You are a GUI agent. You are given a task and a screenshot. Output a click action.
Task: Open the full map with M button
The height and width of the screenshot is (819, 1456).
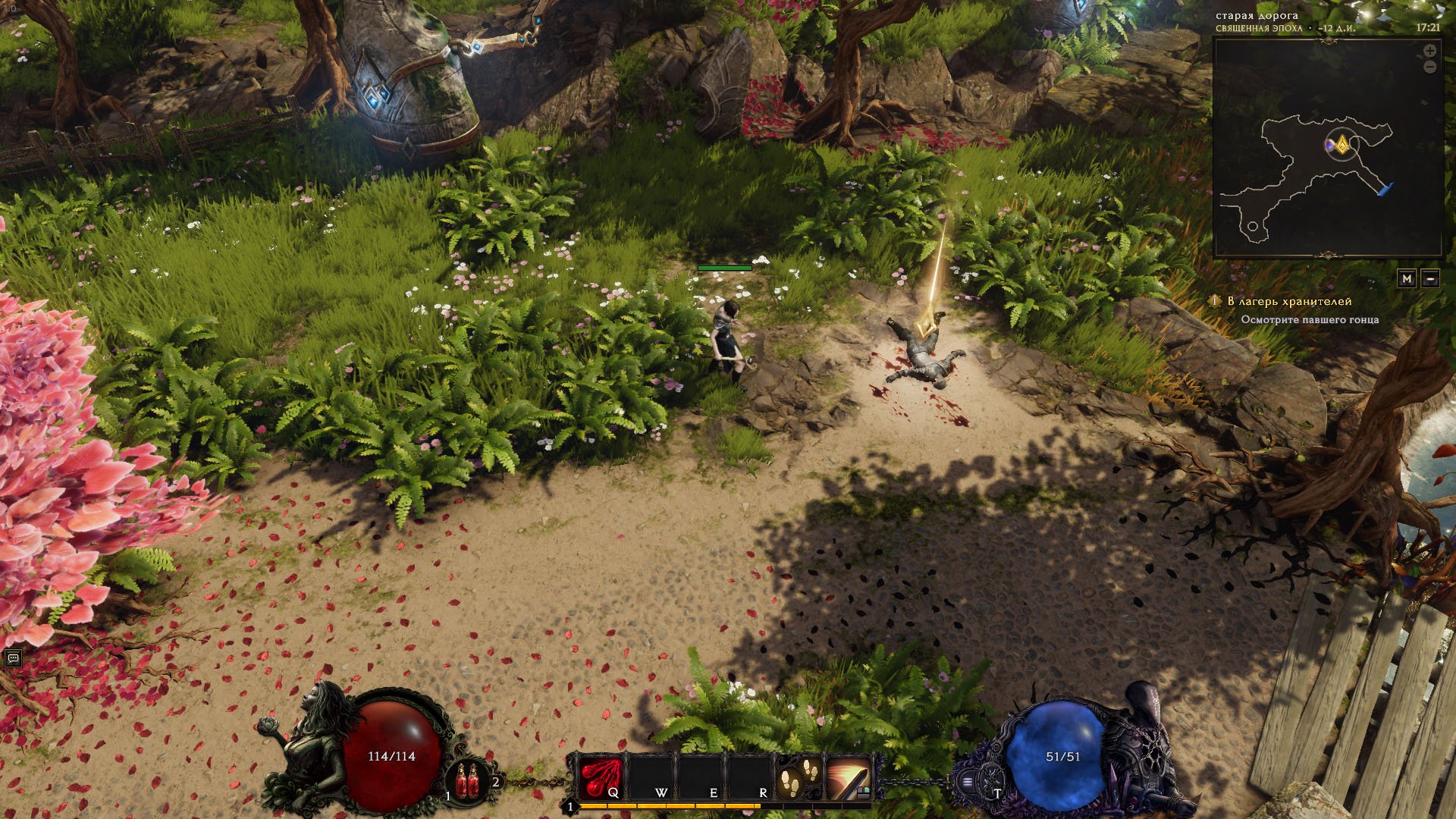1407,278
